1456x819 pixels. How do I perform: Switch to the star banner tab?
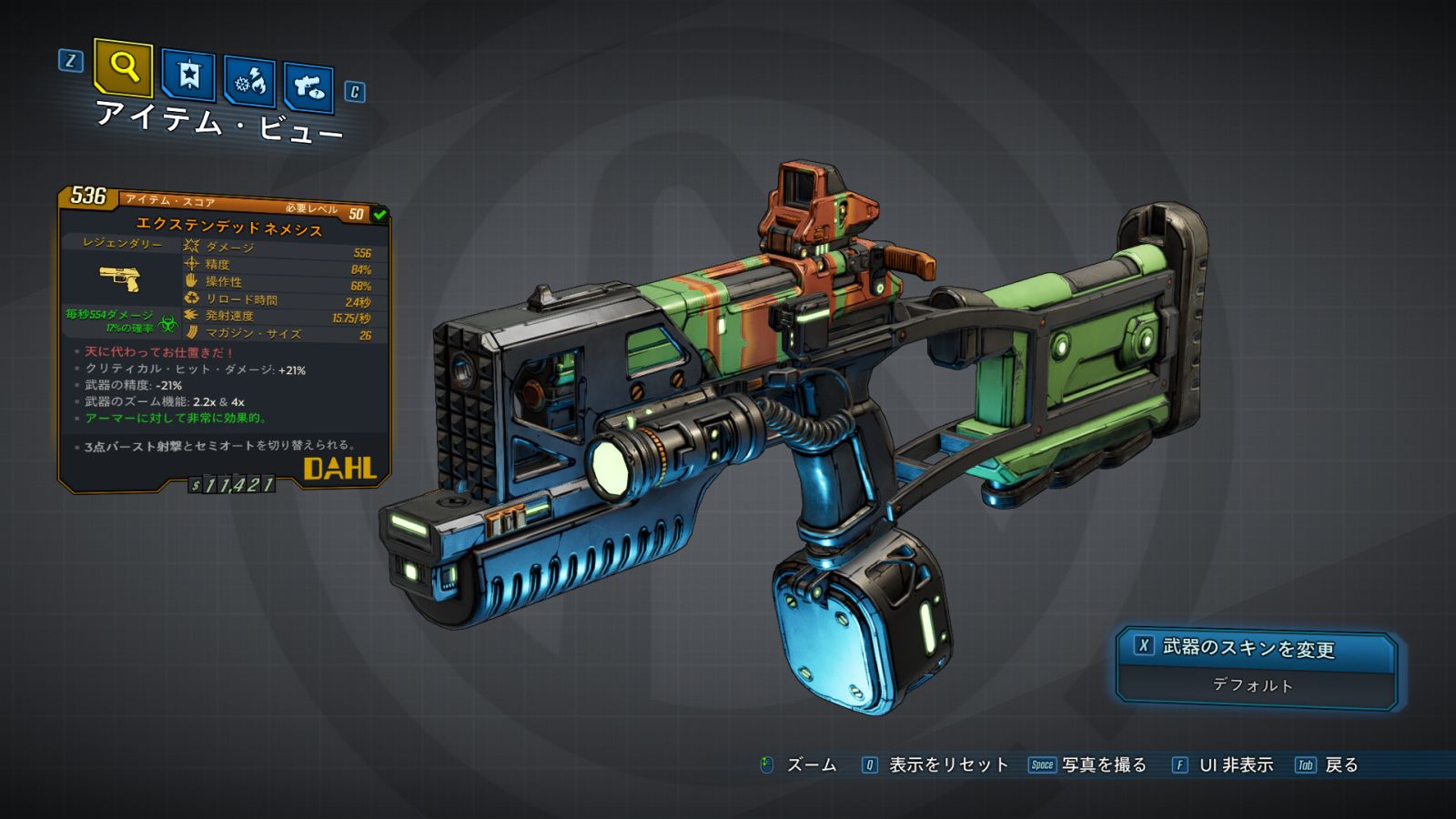point(188,75)
